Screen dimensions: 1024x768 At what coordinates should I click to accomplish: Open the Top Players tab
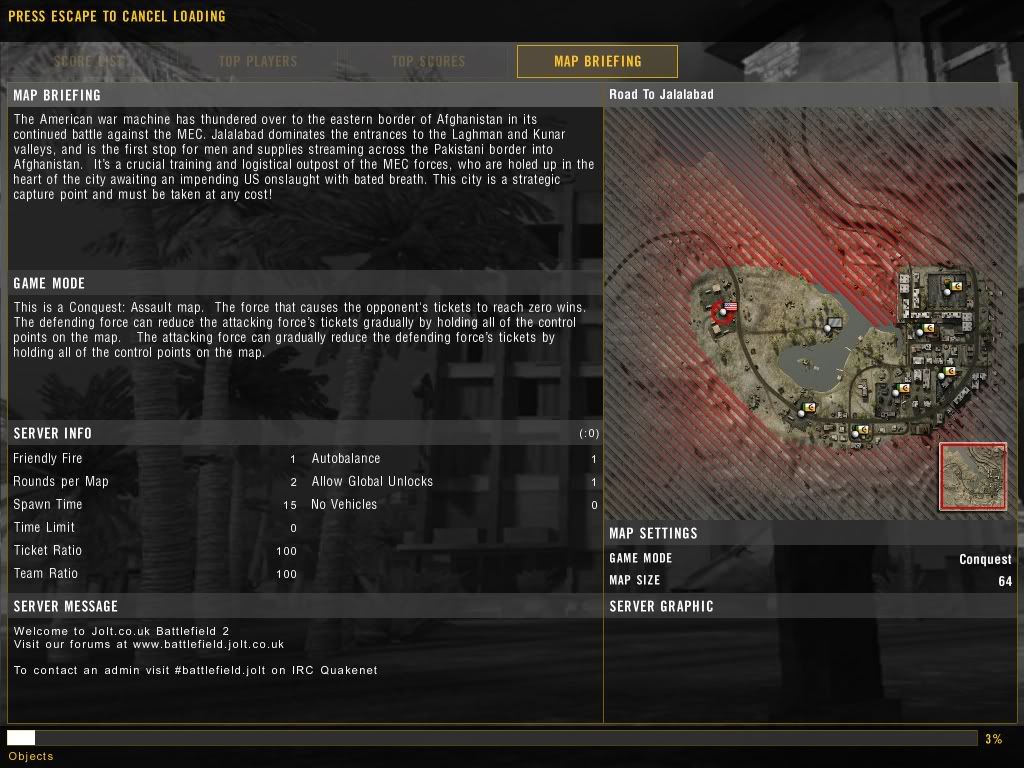click(258, 61)
